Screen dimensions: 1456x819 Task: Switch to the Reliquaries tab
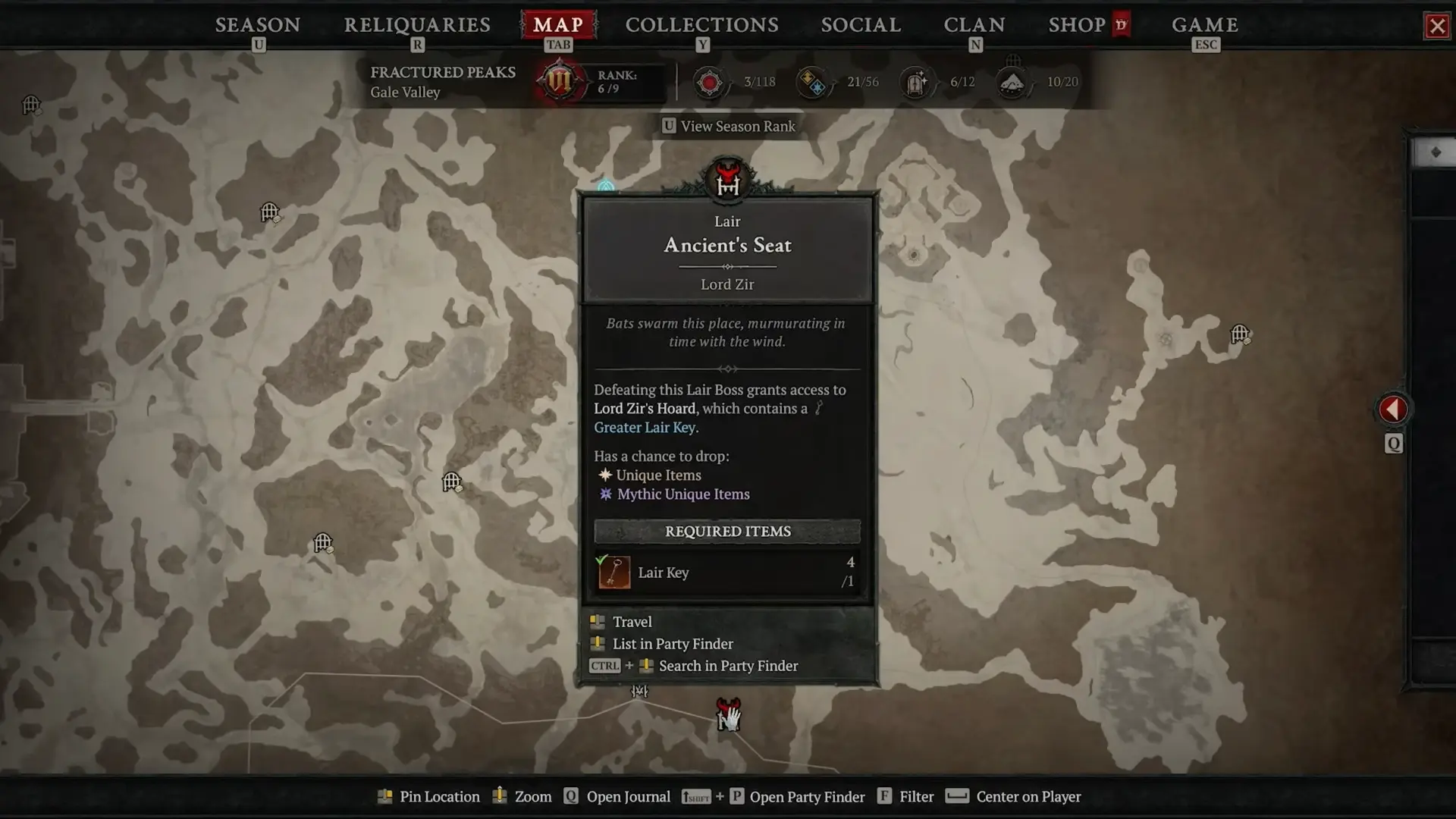pyautogui.click(x=417, y=25)
